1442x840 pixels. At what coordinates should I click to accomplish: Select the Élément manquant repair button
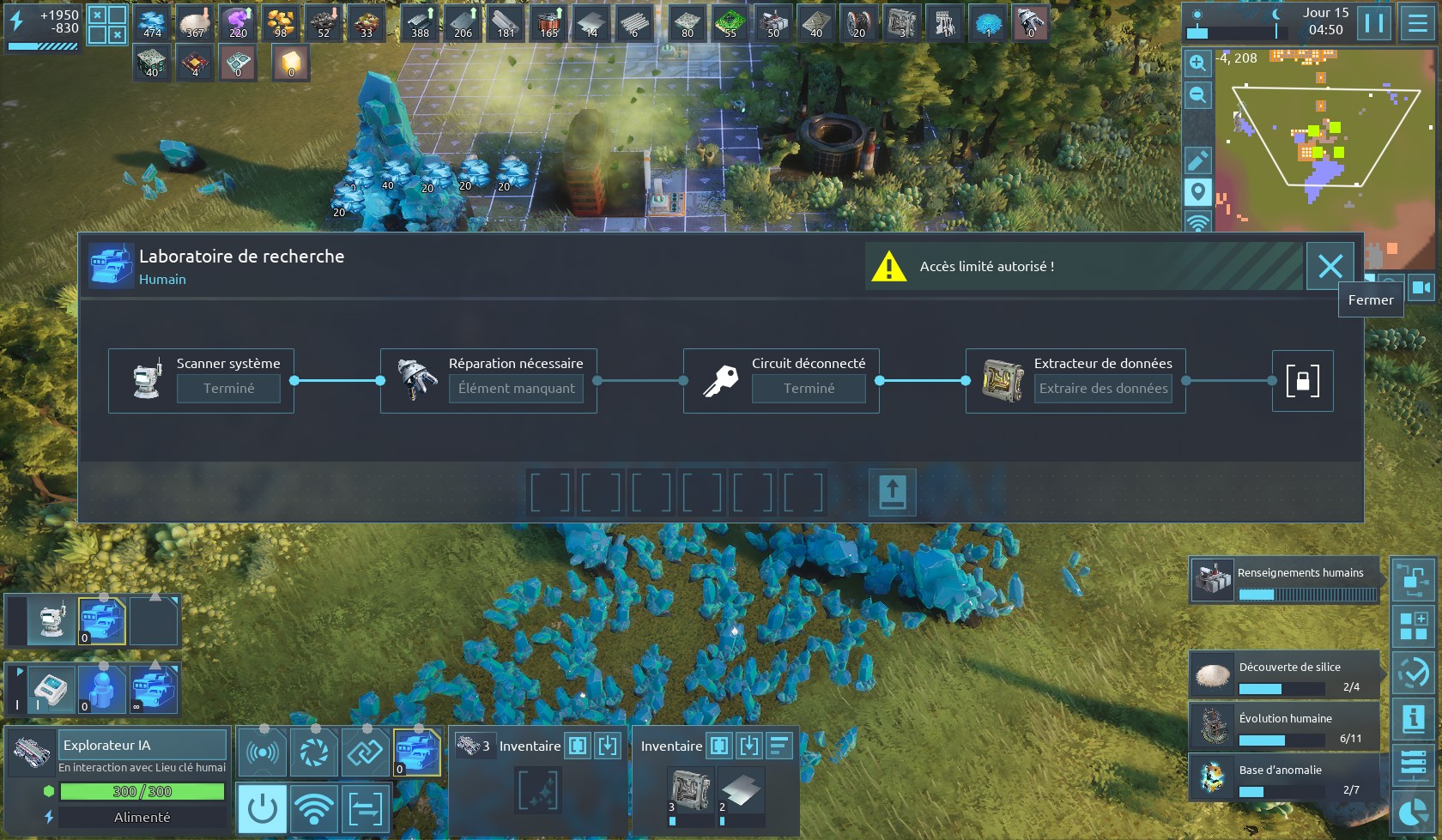[516, 389]
